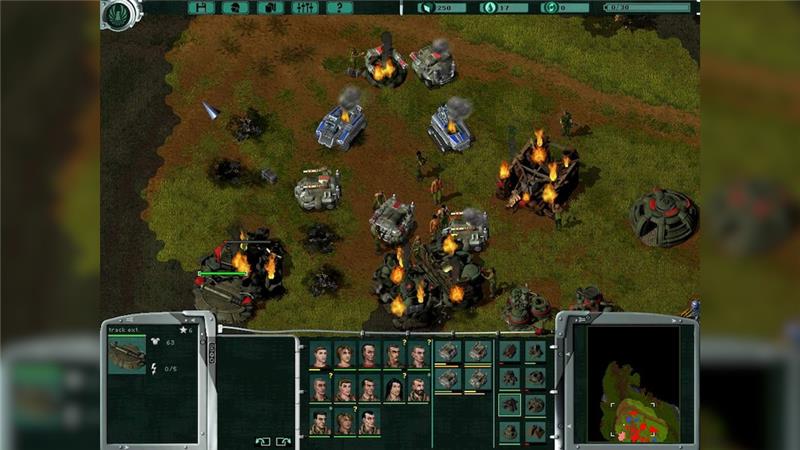Click the right cycle arrow button

[x=283, y=440]
